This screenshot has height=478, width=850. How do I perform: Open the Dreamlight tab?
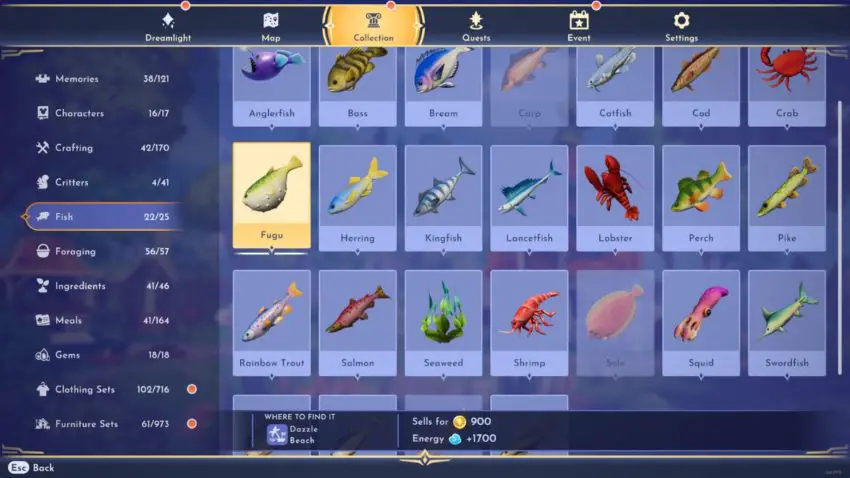point(167,27)
